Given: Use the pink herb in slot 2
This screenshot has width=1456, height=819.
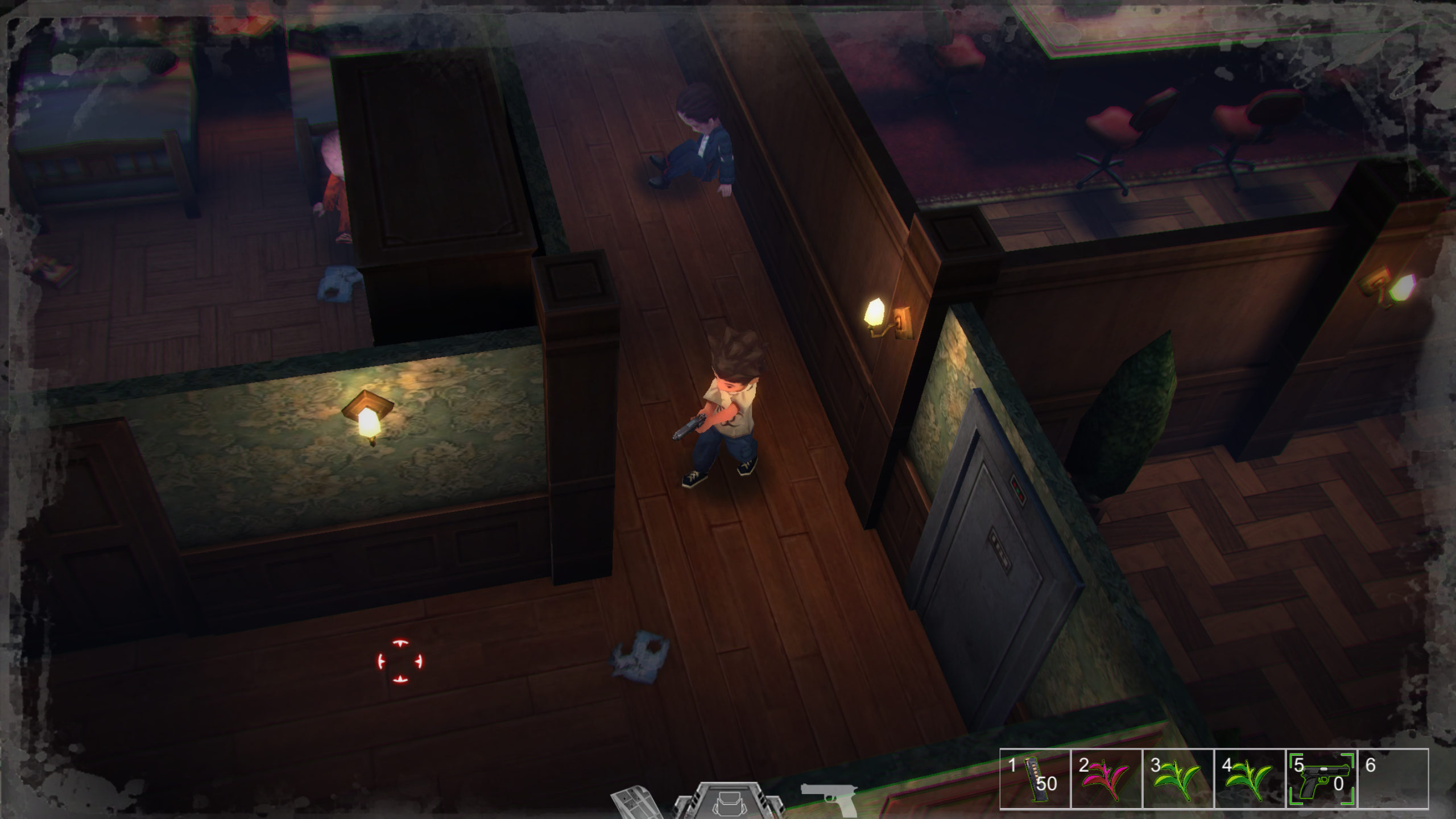Looking at the screenshot, I should (x=1106, y=778).
